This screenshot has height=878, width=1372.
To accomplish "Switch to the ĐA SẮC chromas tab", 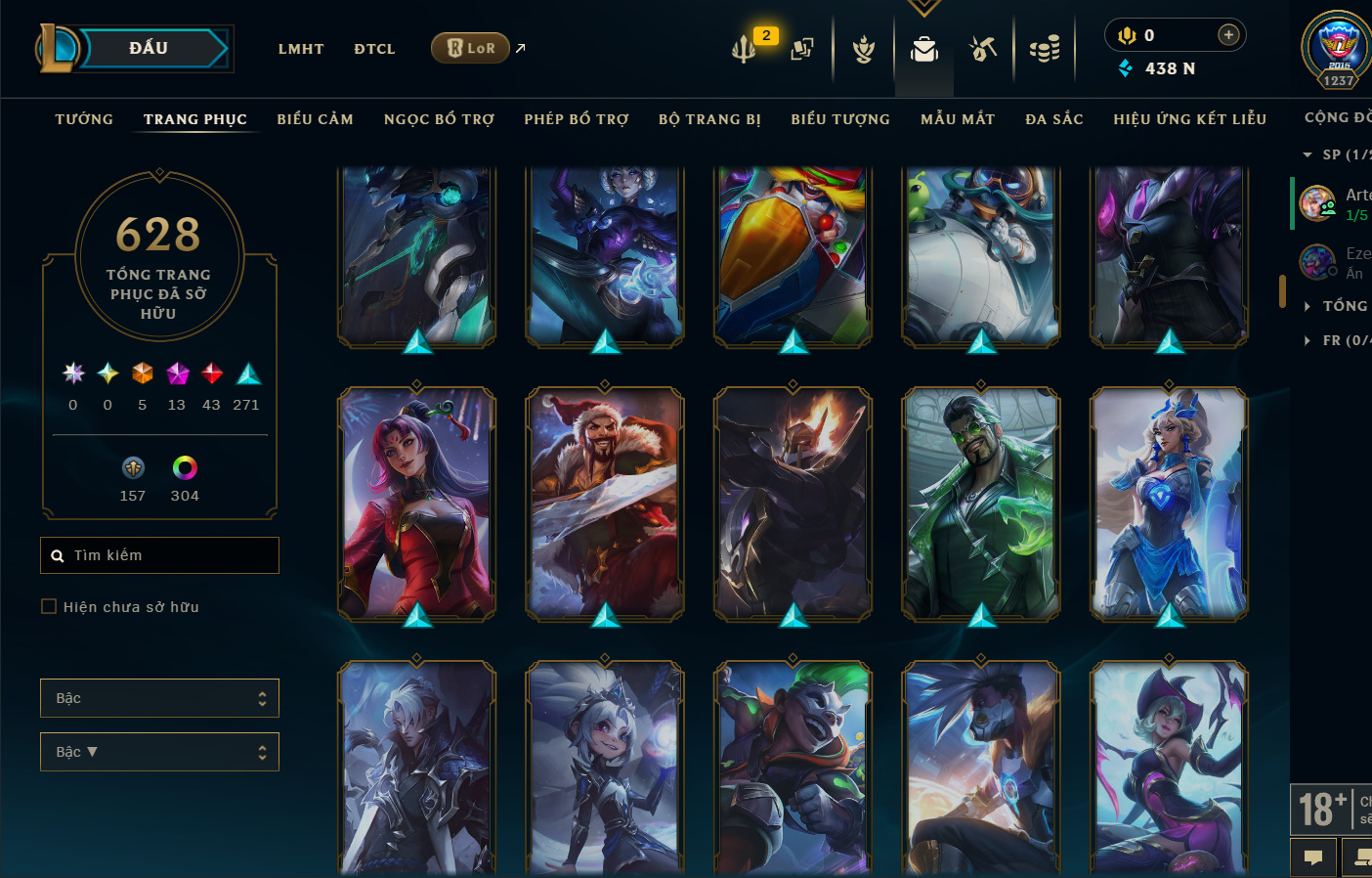I will tap(1054, 119).
